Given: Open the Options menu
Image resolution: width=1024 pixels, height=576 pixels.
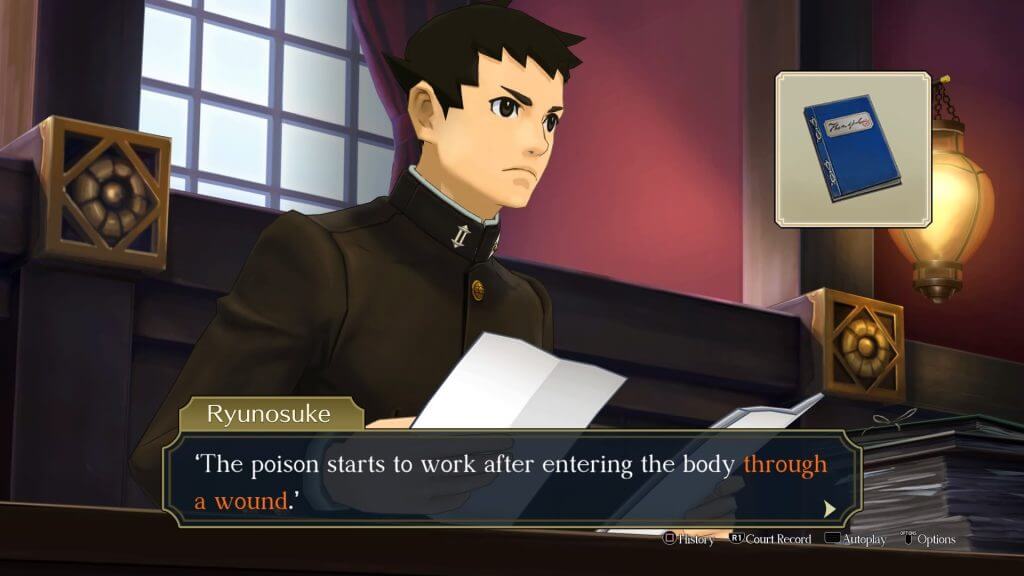Looking at the screenshot, I should (928, 540).
